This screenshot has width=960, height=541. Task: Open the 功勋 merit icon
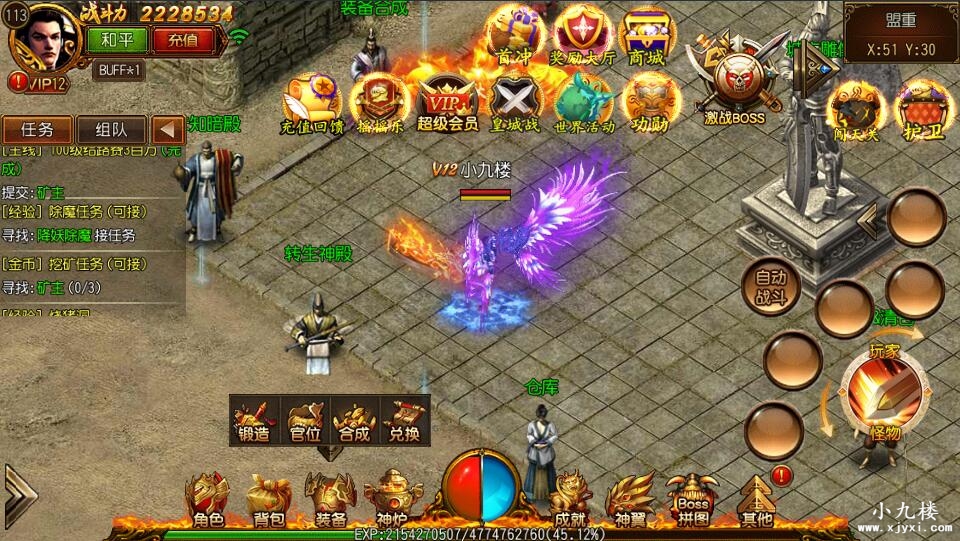click(651, 104)
